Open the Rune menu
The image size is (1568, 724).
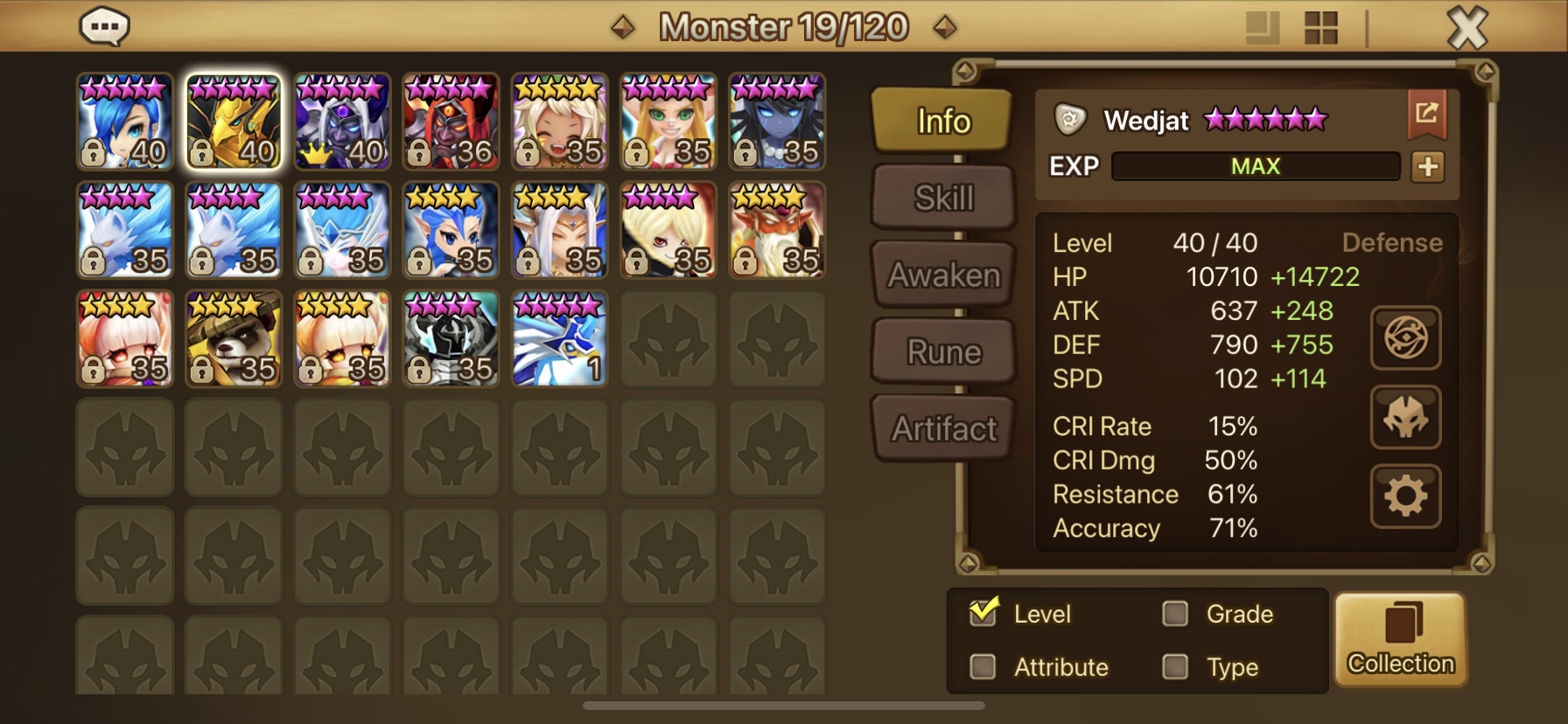point(942,351)
